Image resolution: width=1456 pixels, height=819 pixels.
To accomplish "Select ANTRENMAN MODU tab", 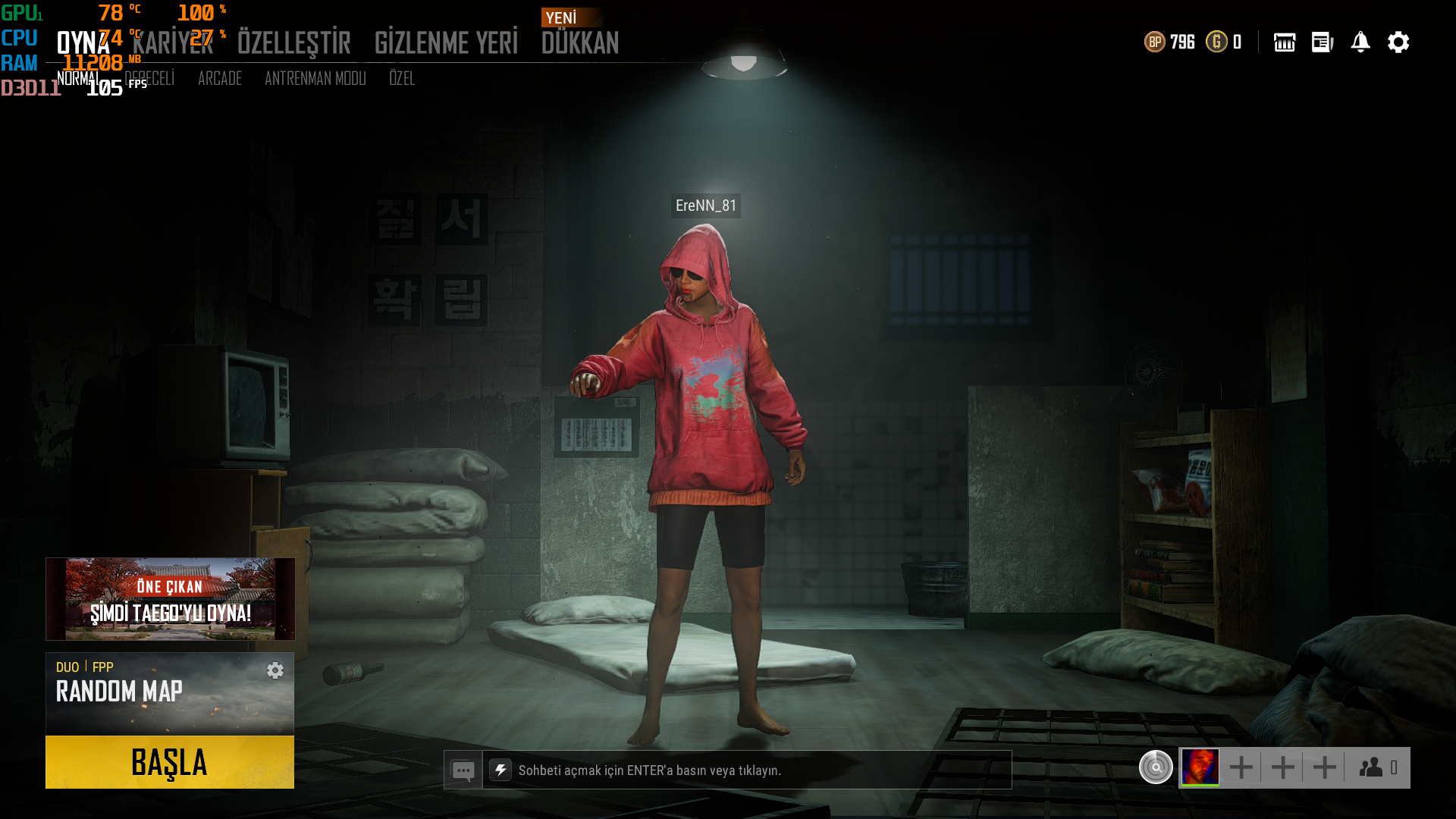I will (x=315, y=79).
